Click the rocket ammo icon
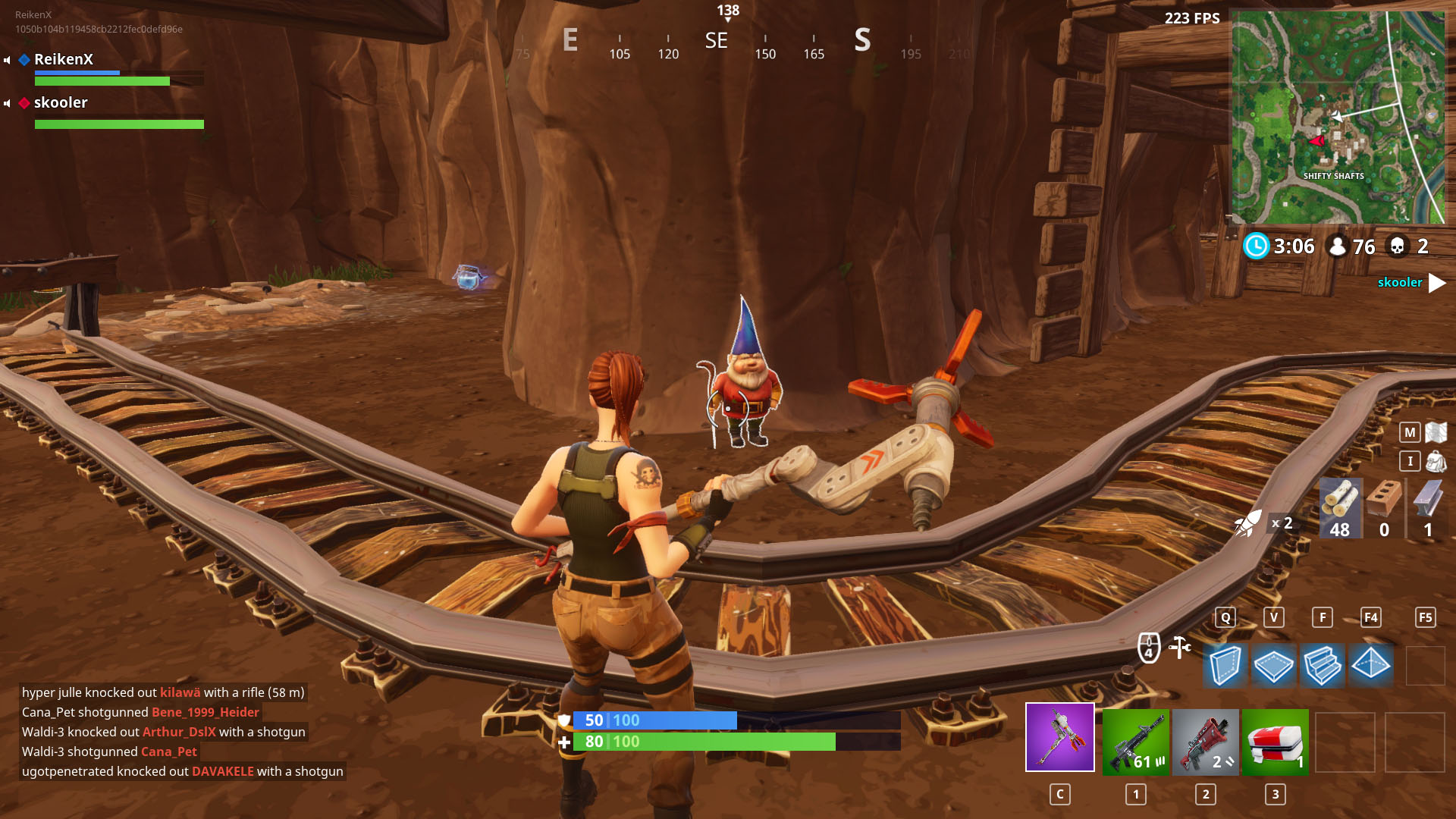 [1248, 523]
